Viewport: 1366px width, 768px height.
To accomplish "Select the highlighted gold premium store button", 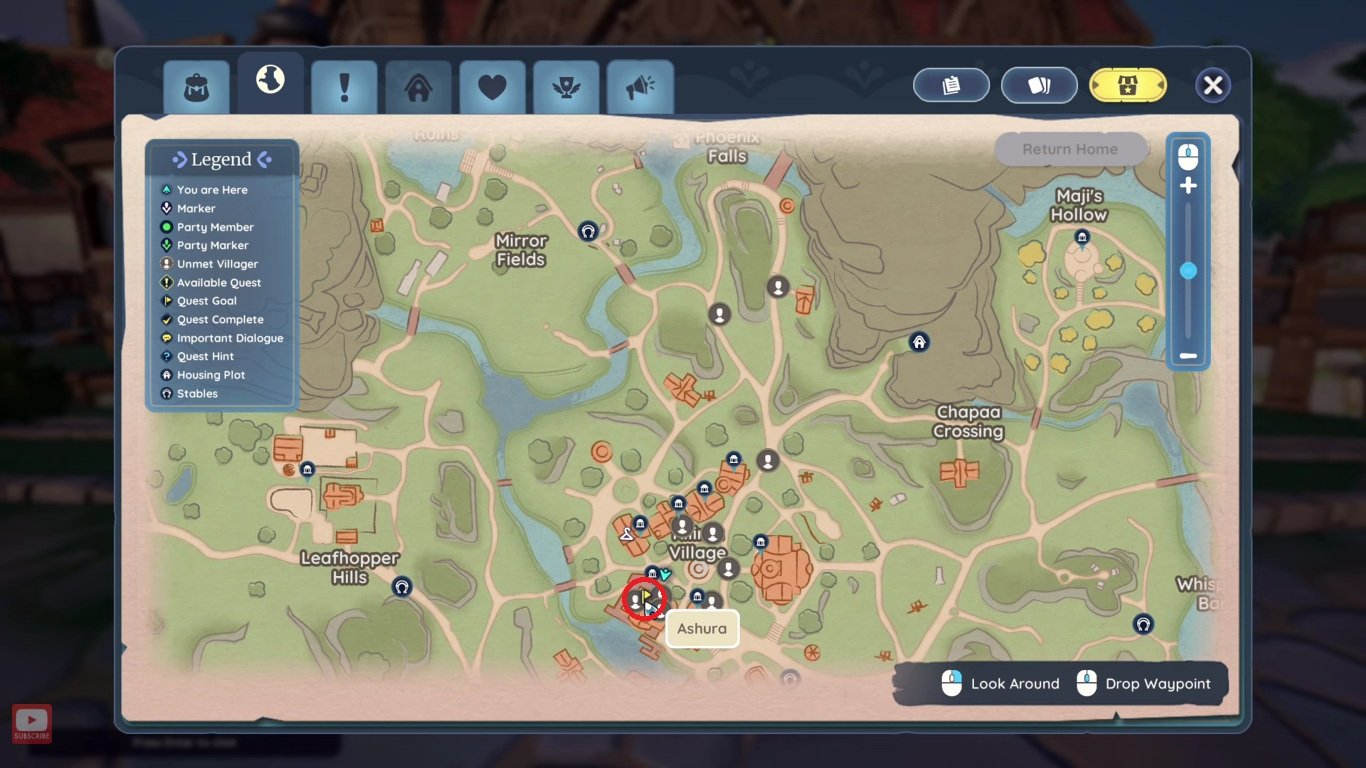I will [1127, 85].
